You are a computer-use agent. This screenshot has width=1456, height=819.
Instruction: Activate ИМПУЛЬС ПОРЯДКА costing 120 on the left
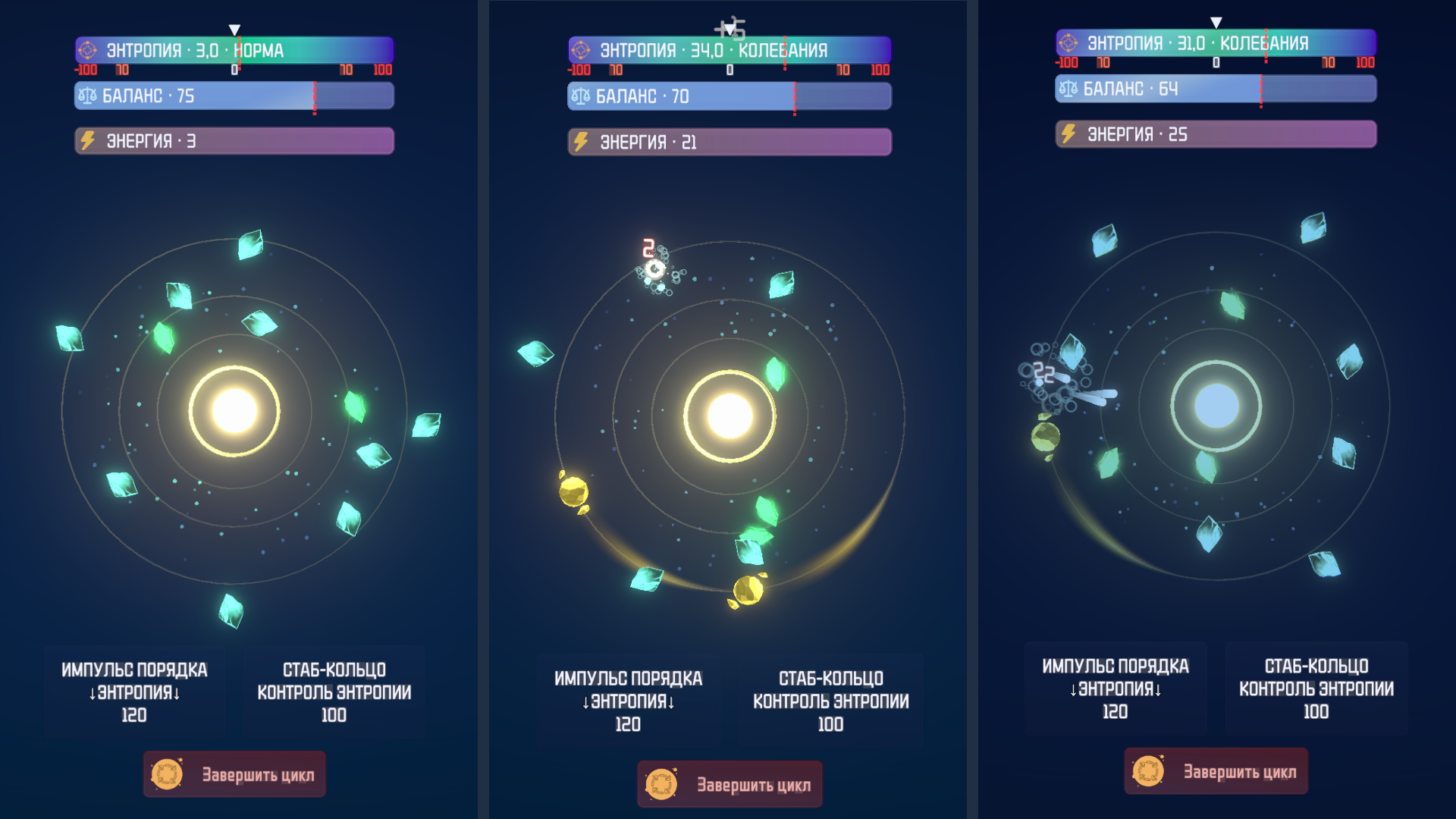tap(134, 692)
